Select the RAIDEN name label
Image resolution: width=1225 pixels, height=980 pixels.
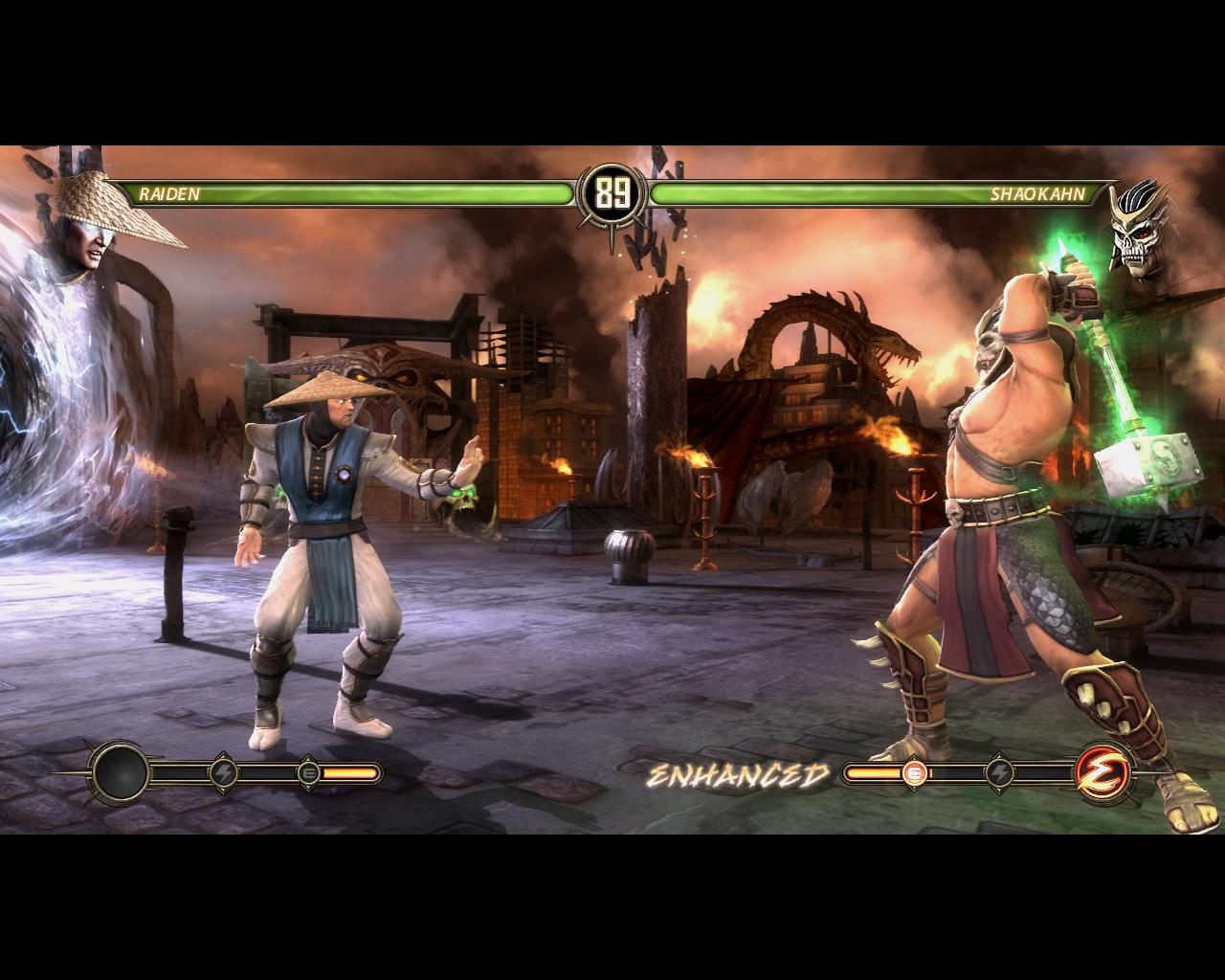point(167,196)
